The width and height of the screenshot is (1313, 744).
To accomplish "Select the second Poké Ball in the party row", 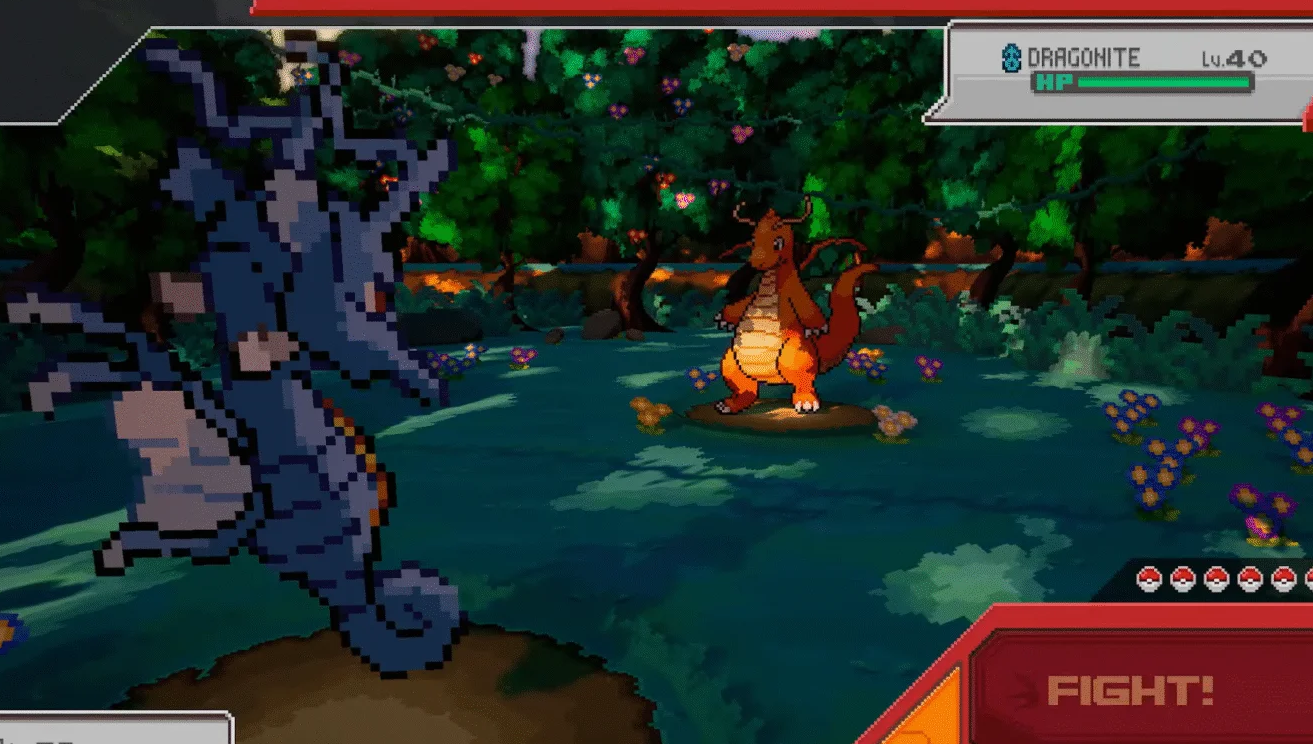I will click(x=1183, y=578).
